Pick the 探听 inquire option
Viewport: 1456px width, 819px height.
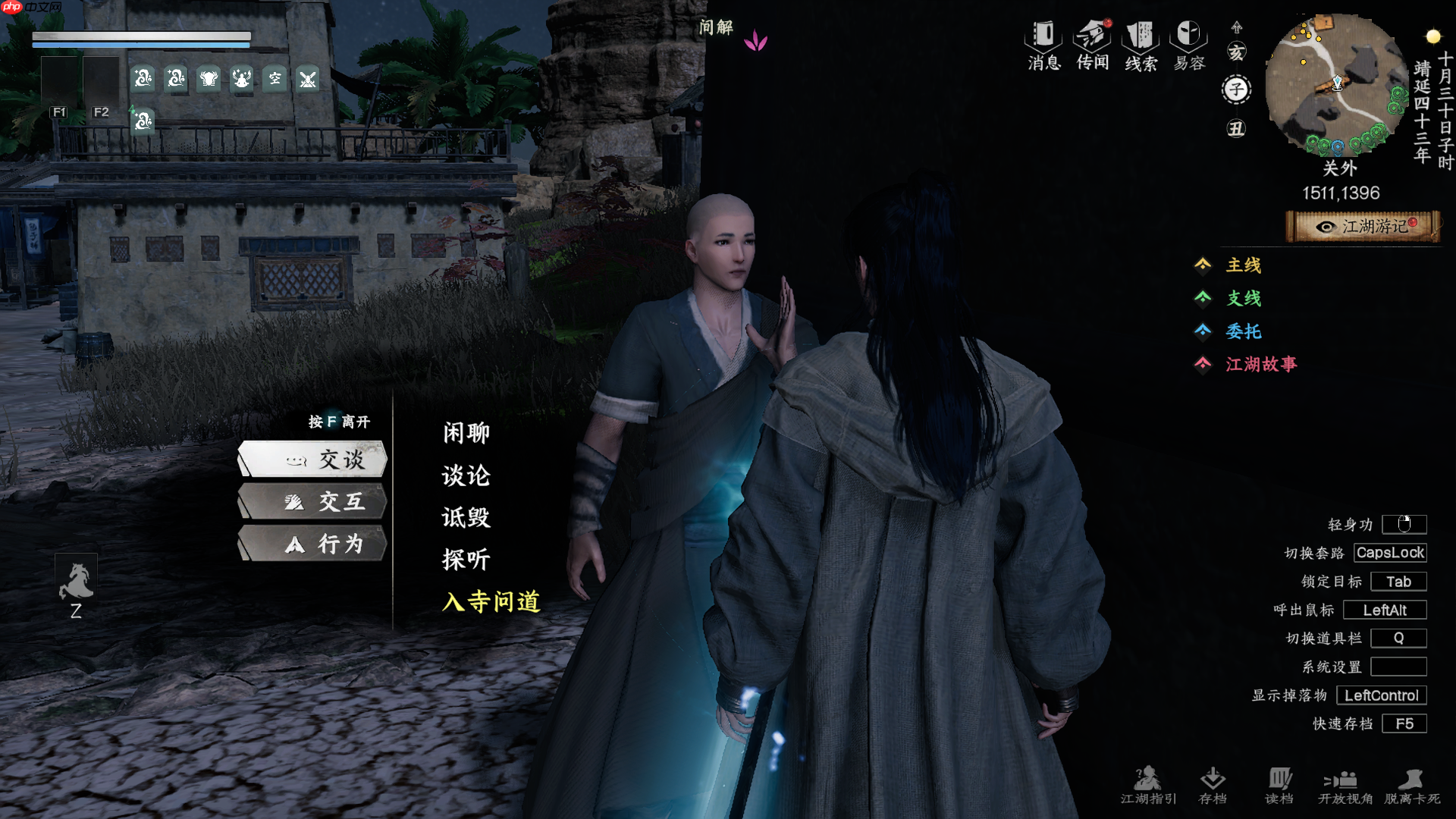coord(466,560)
